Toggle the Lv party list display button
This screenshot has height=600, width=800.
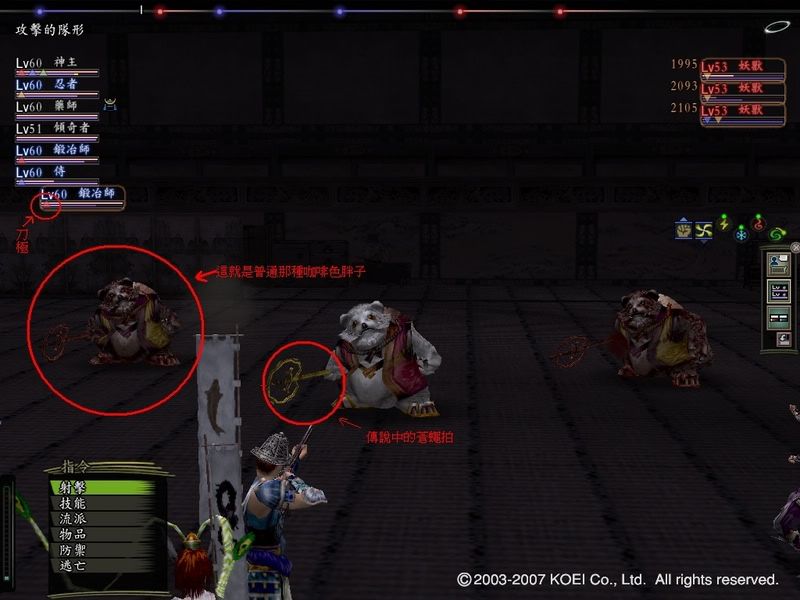tap(777, 292)
